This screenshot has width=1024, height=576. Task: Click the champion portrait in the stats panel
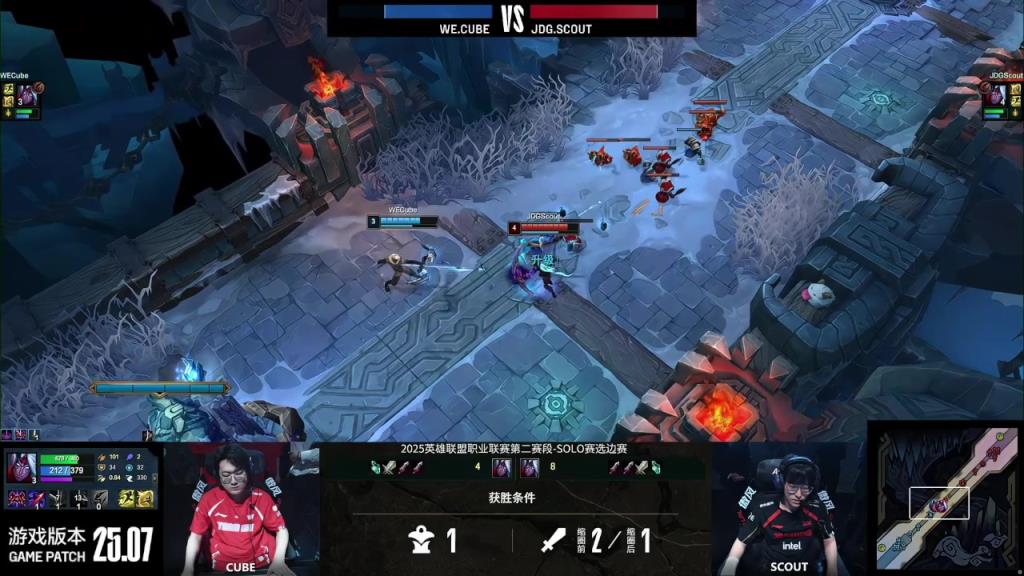click(20, 468)
